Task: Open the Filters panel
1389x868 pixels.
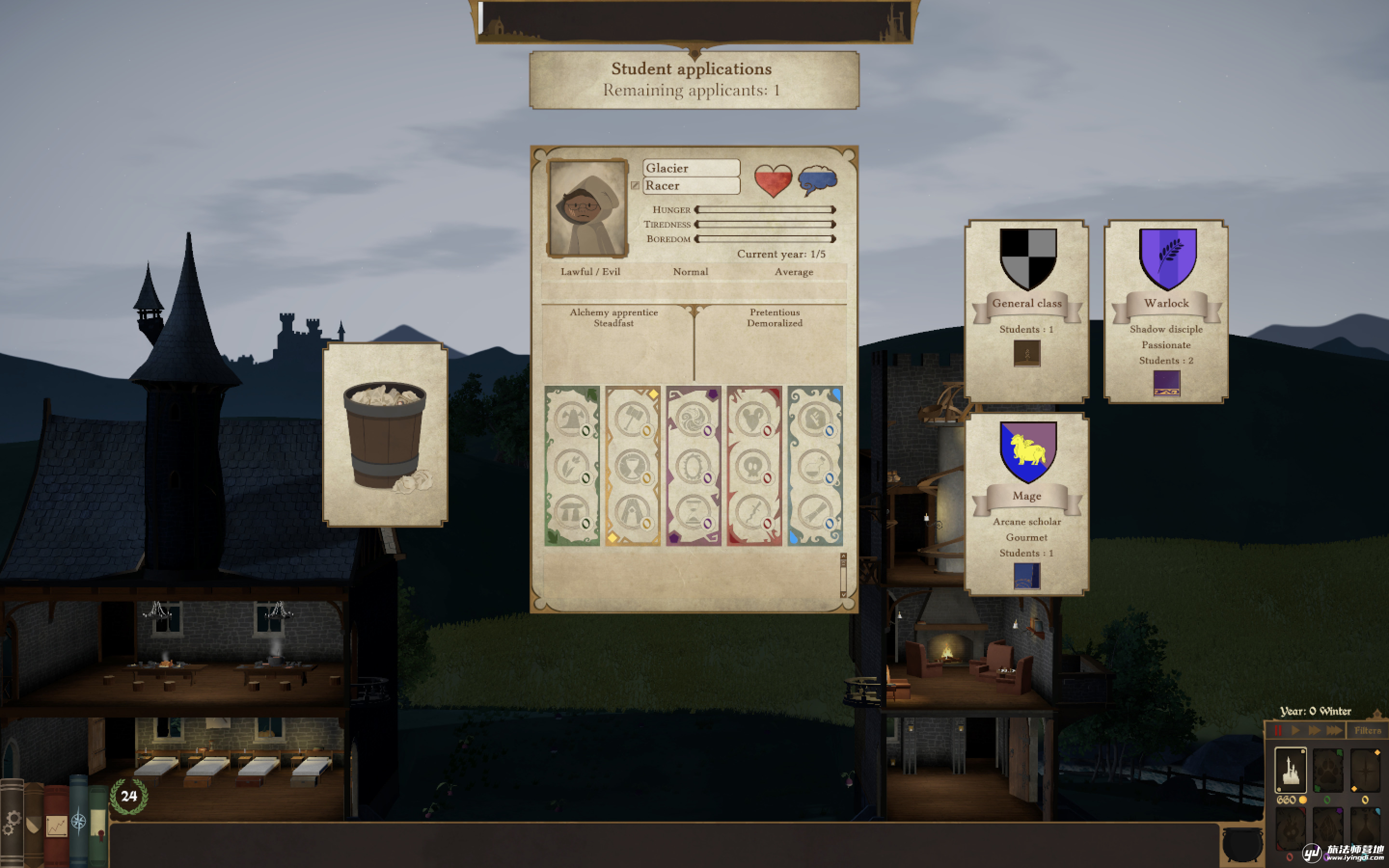Action: [x=1367, y=730]
